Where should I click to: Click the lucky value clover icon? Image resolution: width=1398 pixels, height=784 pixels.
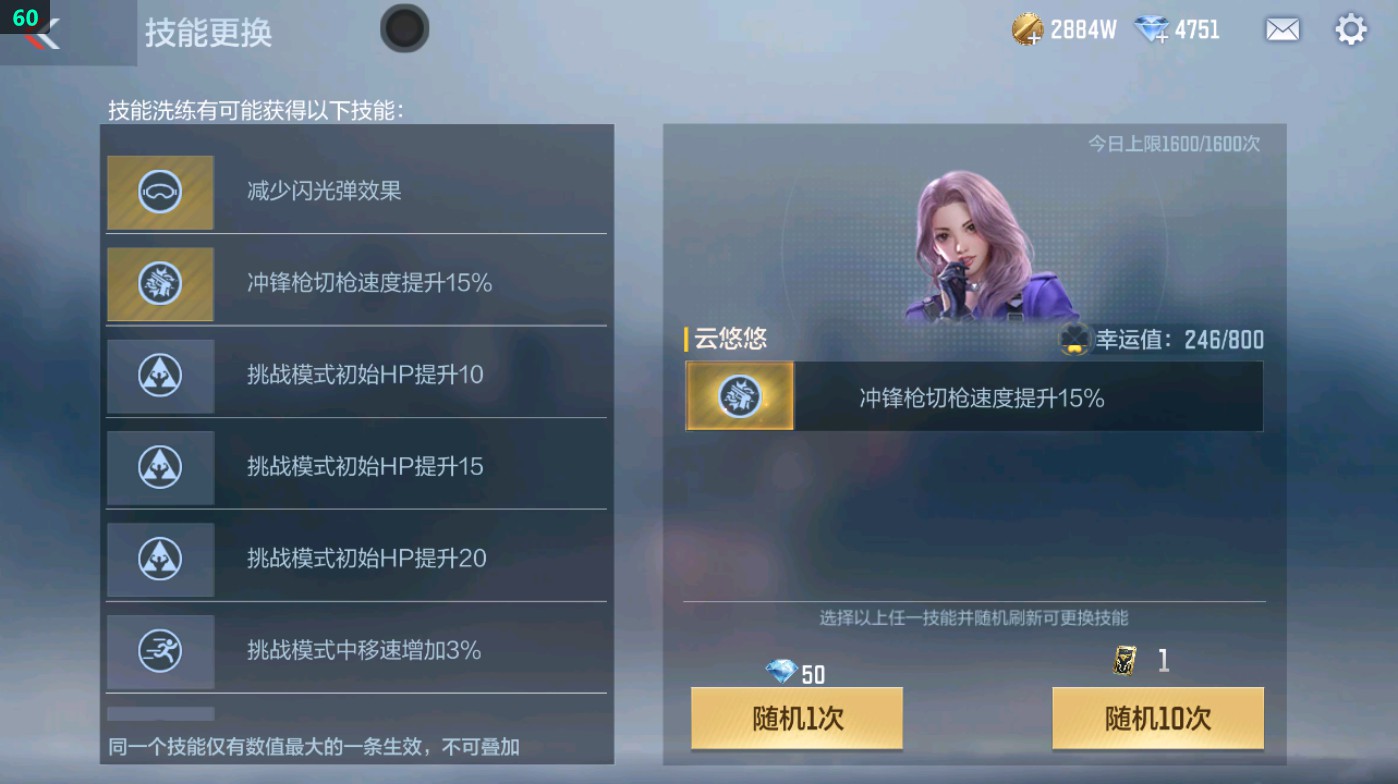(x=1075, y=340)
